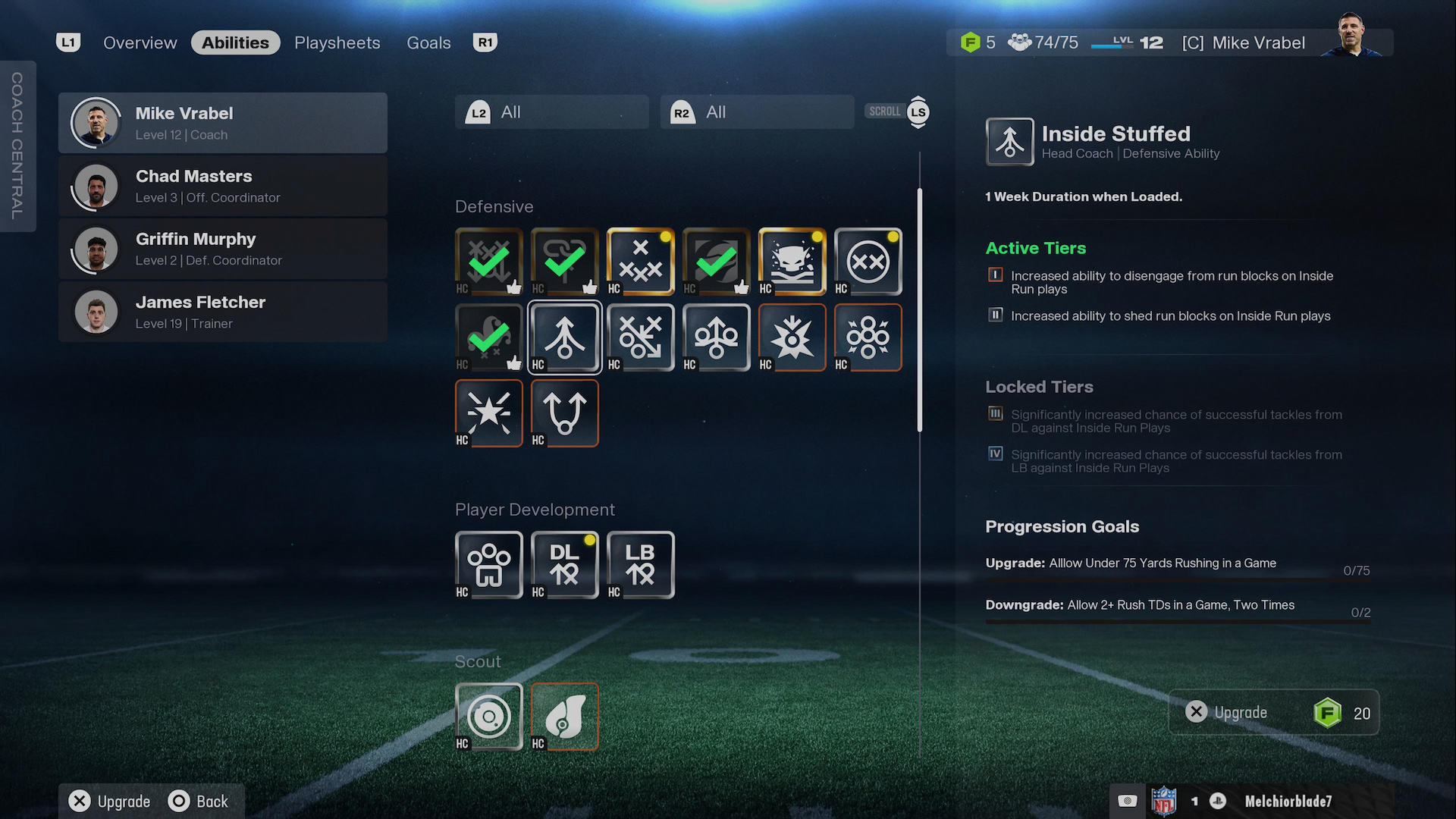Click the Upgrade button costing 20 points
This screenshot has width=1456, height=819.
[x=1274, y=712]
